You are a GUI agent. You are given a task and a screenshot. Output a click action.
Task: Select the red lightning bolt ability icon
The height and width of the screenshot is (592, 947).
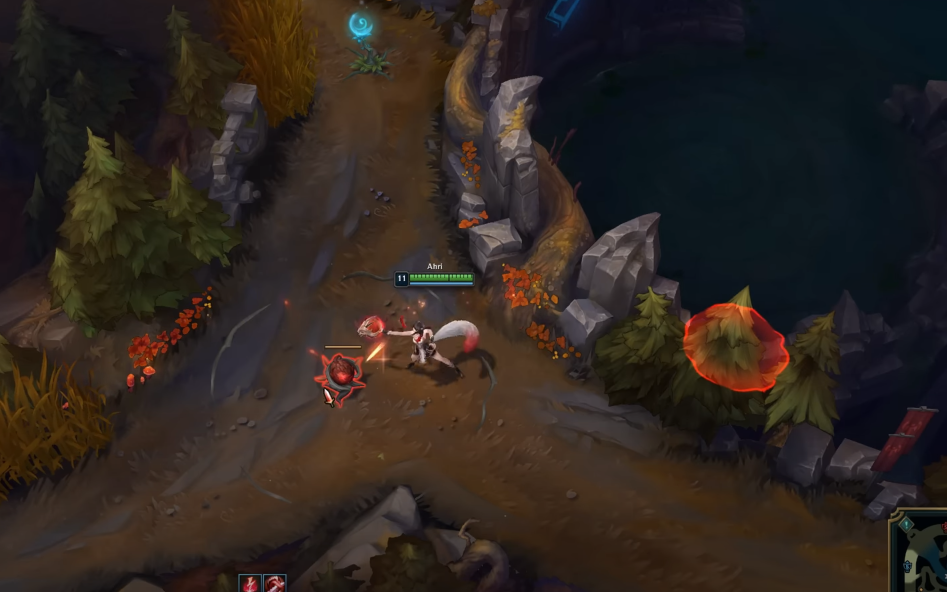click(250, 584)
